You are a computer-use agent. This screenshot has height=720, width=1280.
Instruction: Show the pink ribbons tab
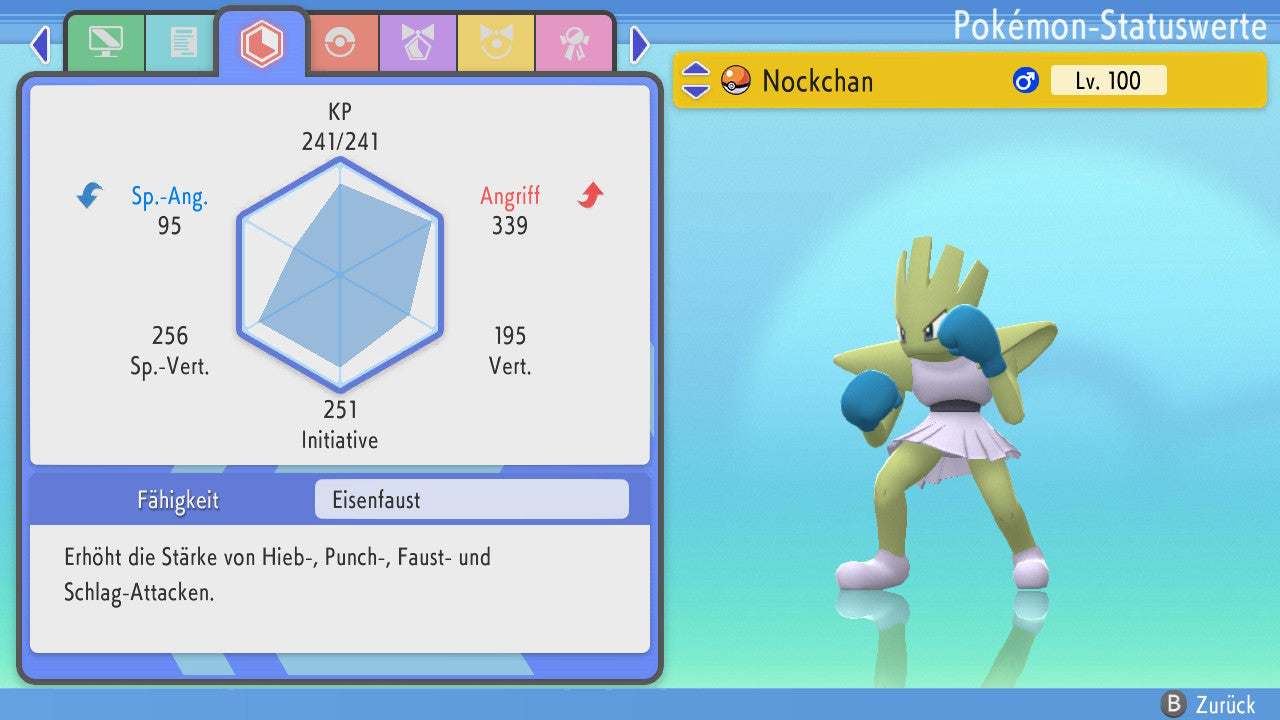[574, 43]
